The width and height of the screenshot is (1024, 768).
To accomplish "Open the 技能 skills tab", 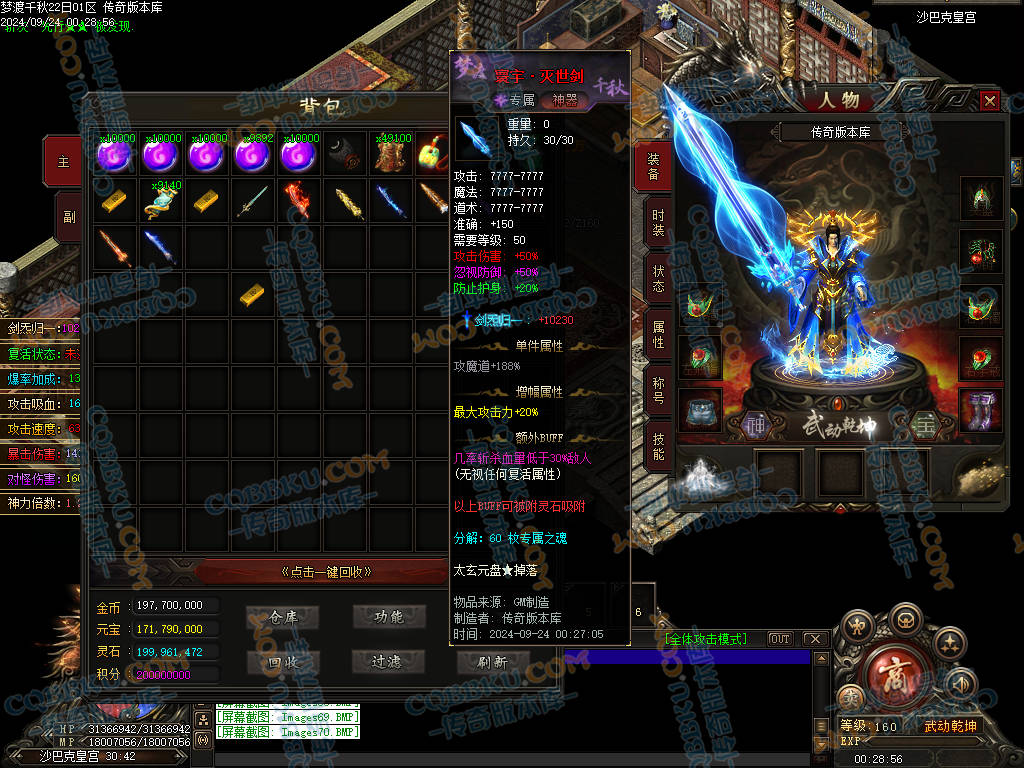I will 656,446.
